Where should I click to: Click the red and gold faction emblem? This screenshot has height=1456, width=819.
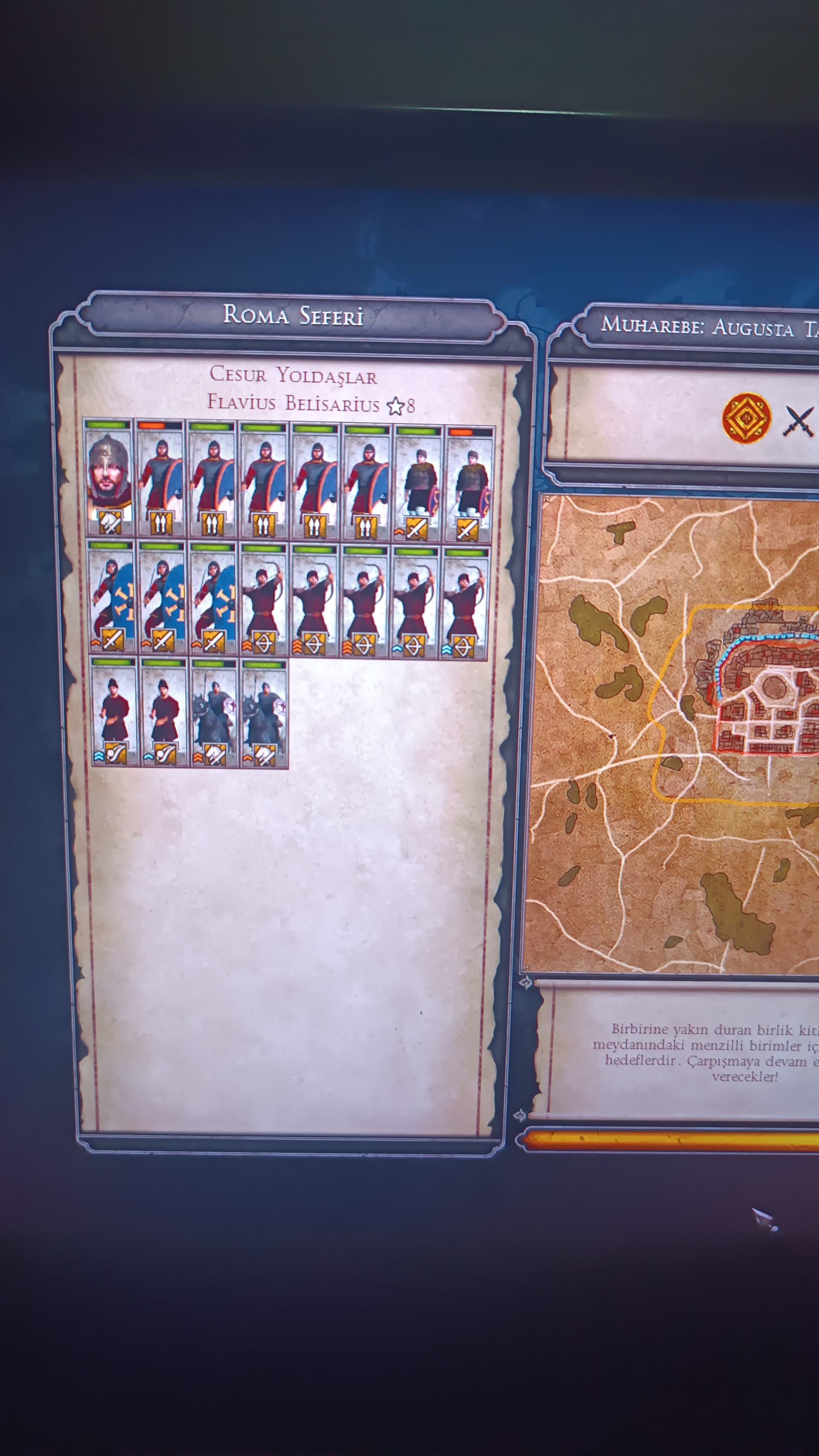[746, 418]
